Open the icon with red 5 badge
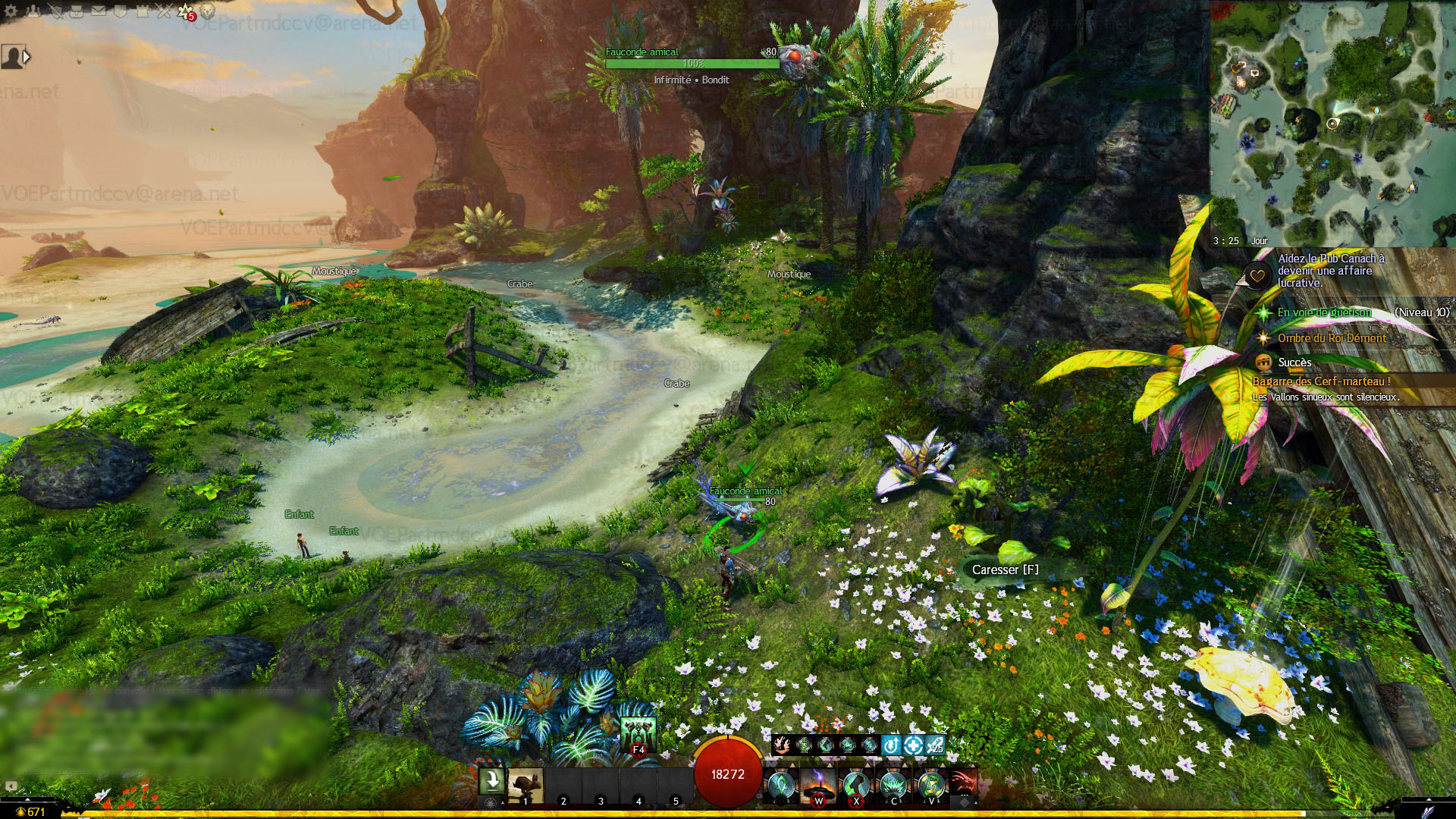Screen dimensions: 1456x819 [186, 11]
